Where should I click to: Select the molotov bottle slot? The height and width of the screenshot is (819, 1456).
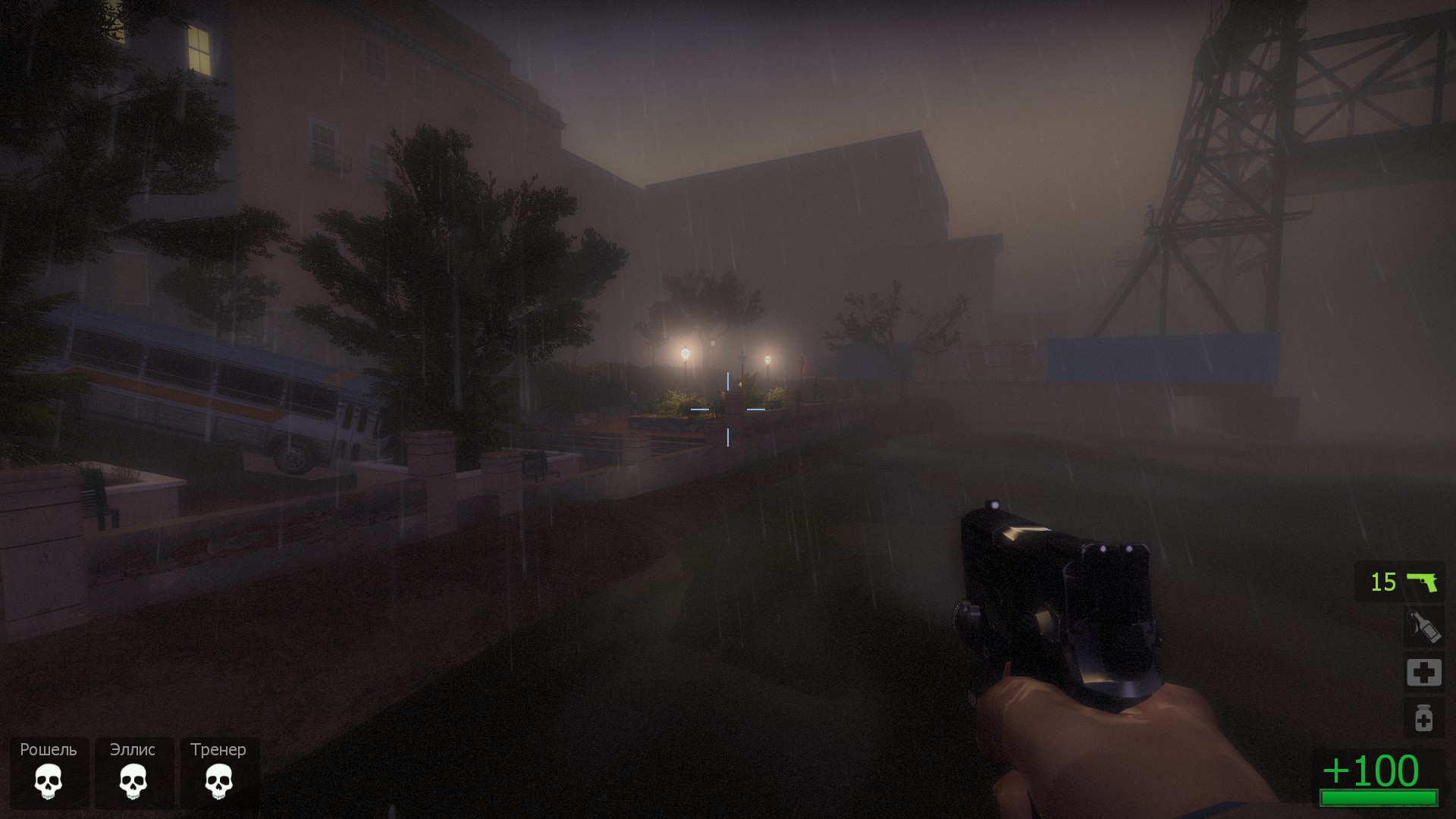(x=1423, y=628)
